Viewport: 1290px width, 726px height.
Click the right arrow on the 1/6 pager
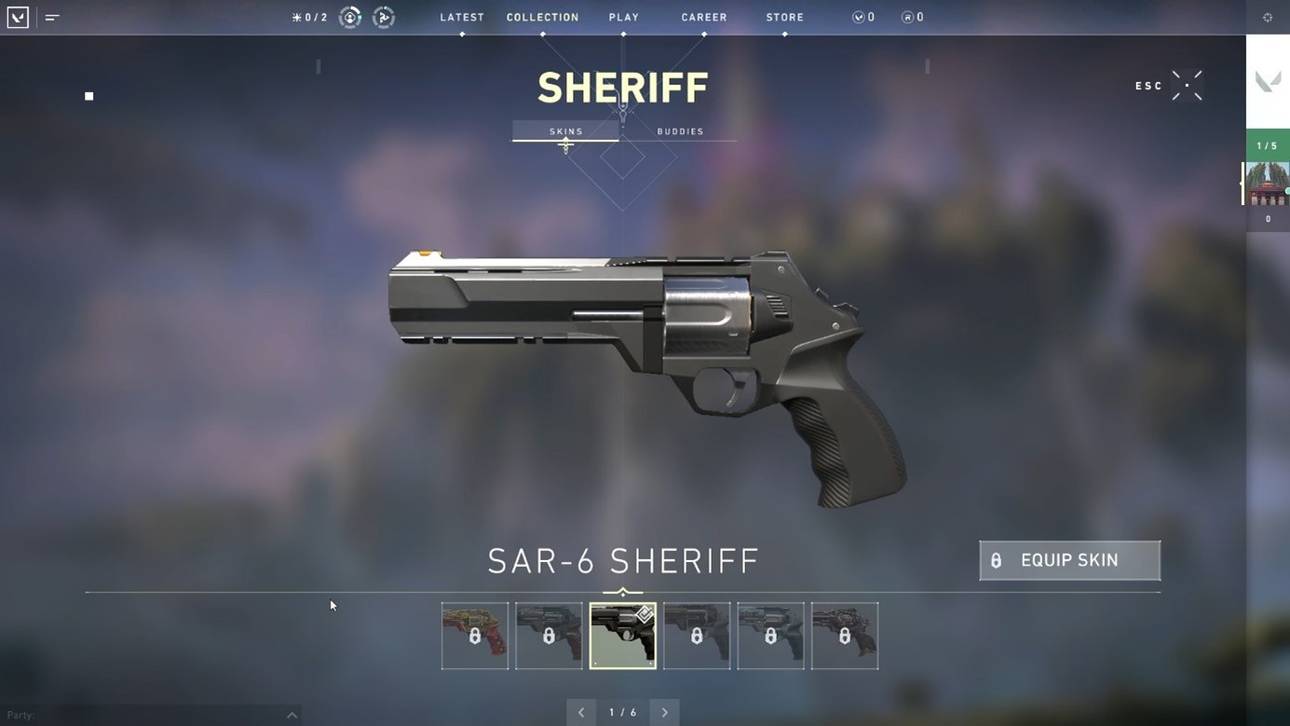point(665,711)
